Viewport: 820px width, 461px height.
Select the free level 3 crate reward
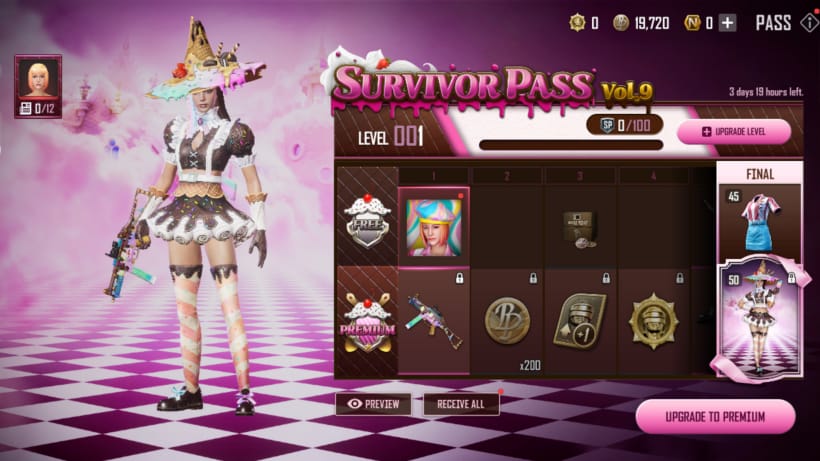[x=580, y=225]
